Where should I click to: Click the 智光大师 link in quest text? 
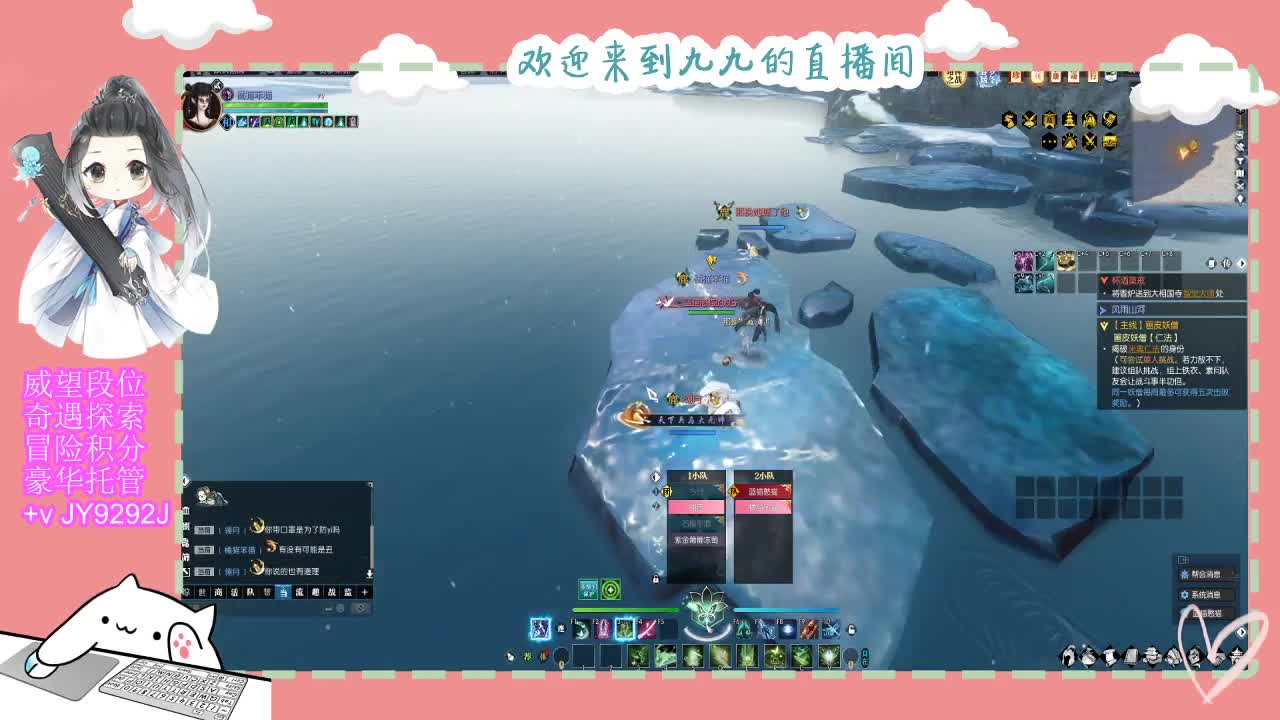click(1199, 293)
